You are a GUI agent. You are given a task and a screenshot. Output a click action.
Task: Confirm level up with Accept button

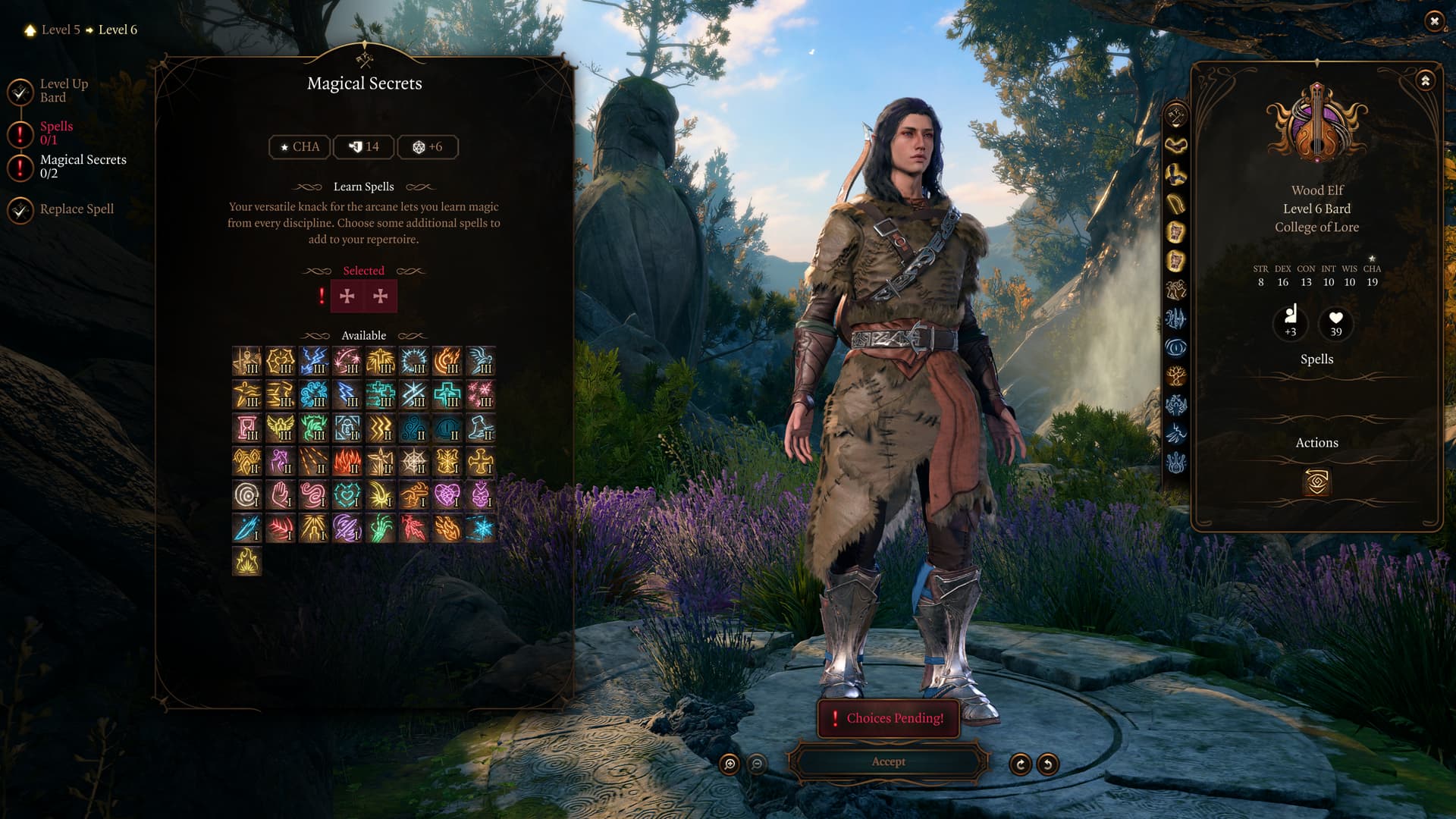click(888, 762)
